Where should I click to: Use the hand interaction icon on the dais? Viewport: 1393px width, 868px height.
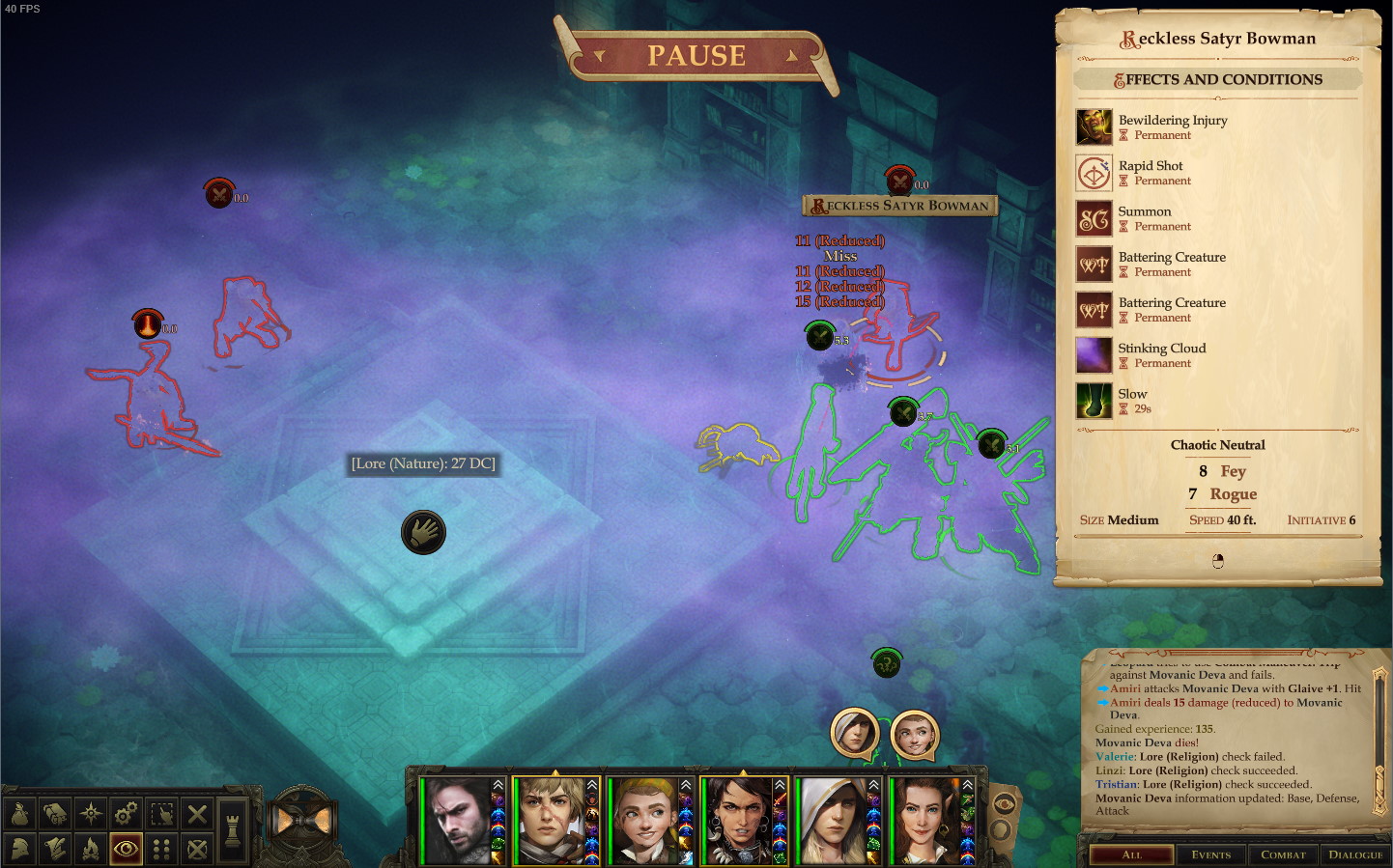[423, 532]
